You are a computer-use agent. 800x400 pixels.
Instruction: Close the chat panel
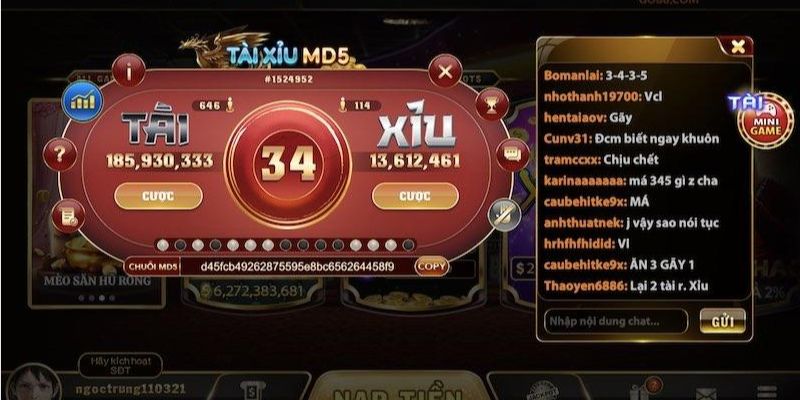pos(737,46)
